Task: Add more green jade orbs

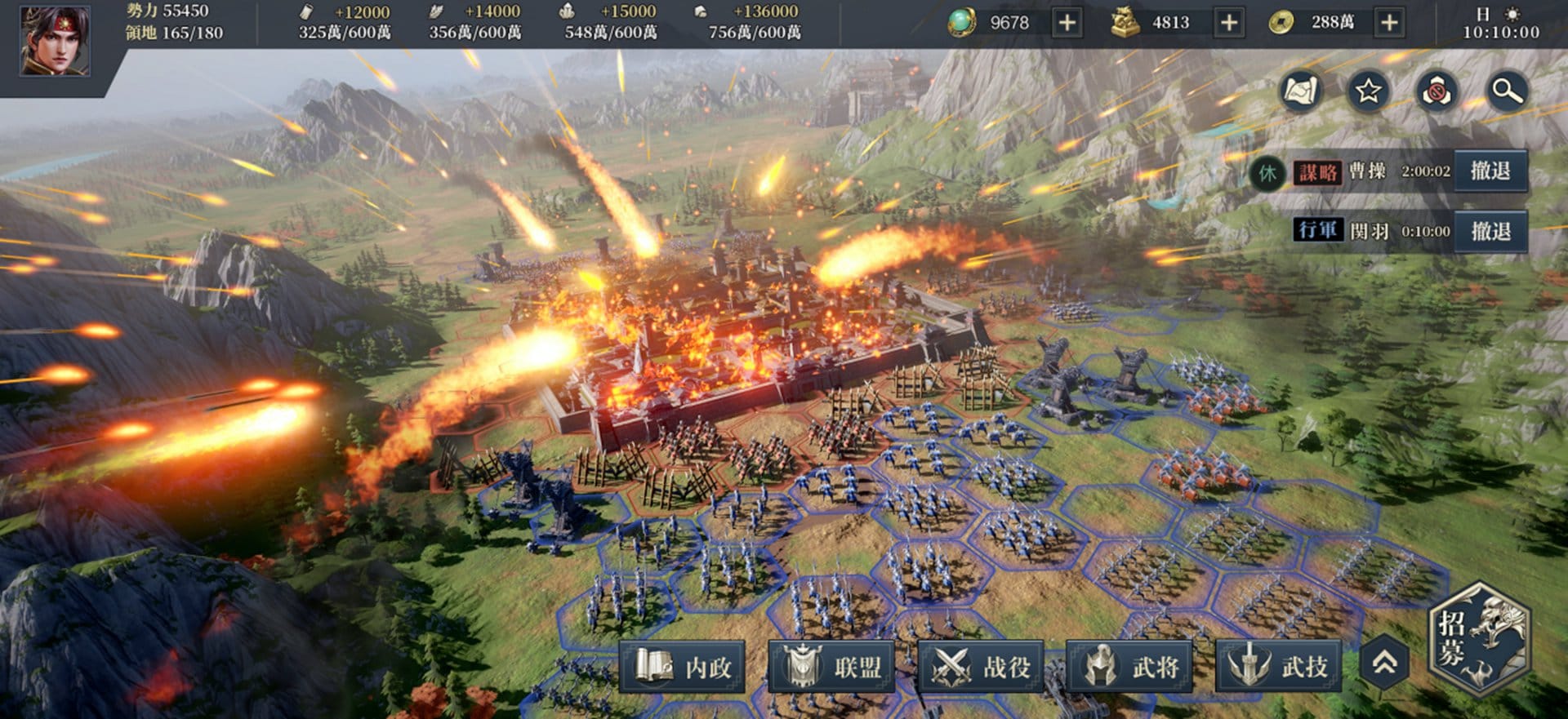Action: 1067,23
